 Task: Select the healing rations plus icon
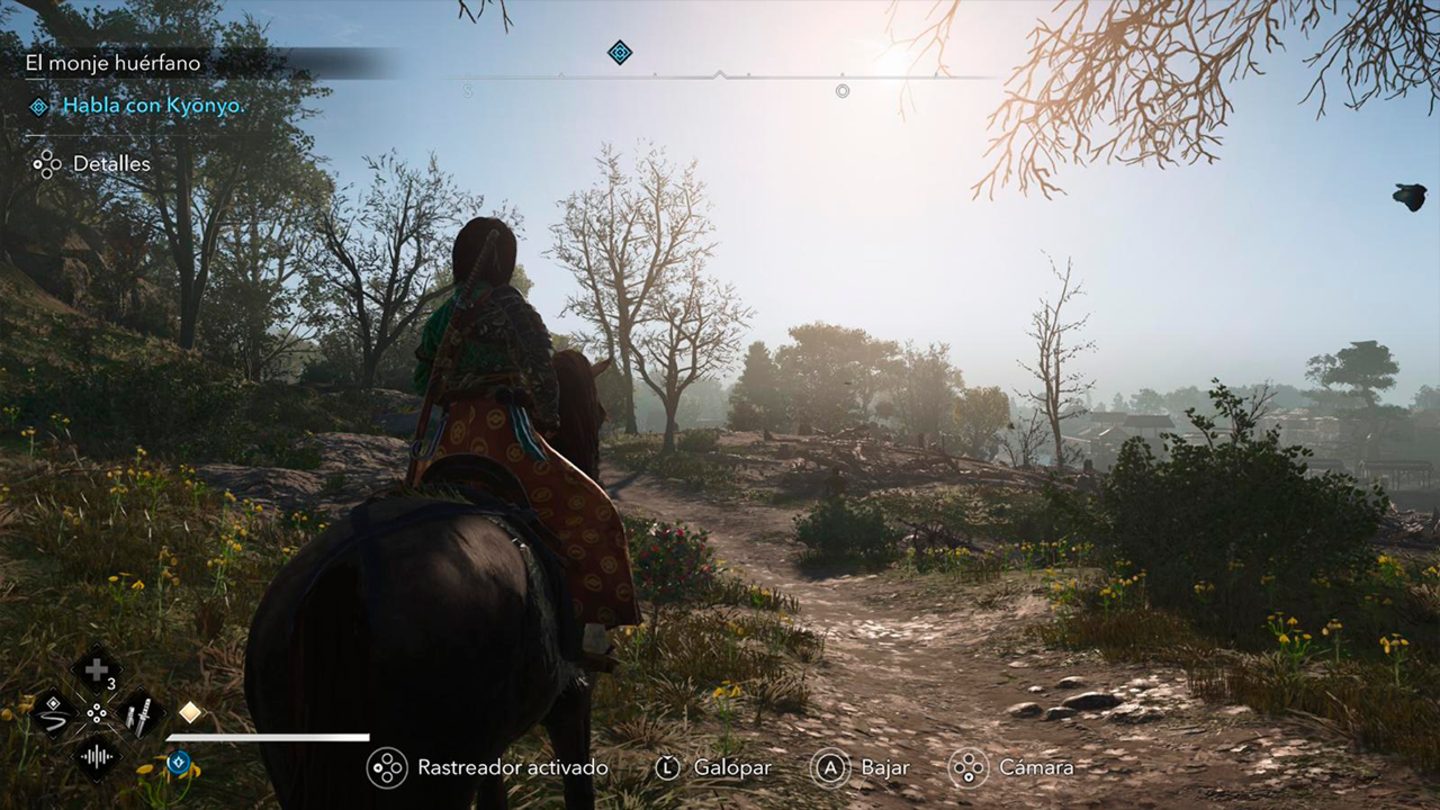point(95,670)
